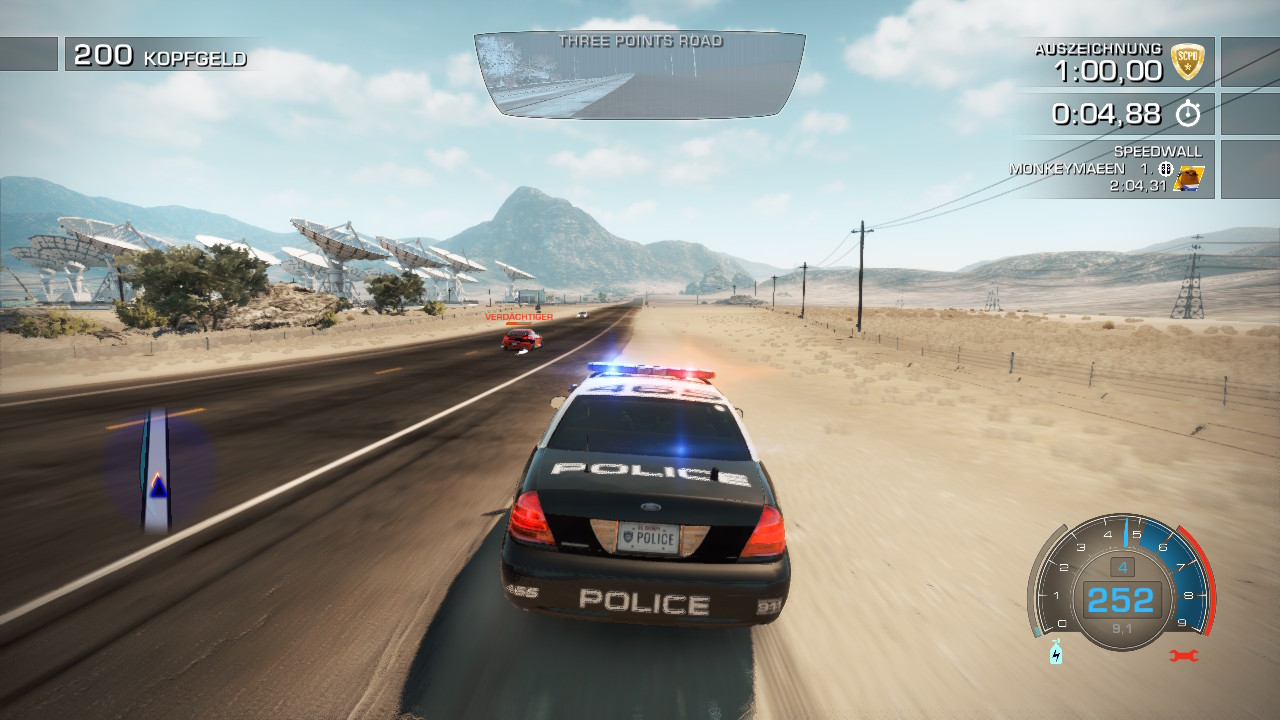Click the stopwatch icon beside the timer

1187,114
